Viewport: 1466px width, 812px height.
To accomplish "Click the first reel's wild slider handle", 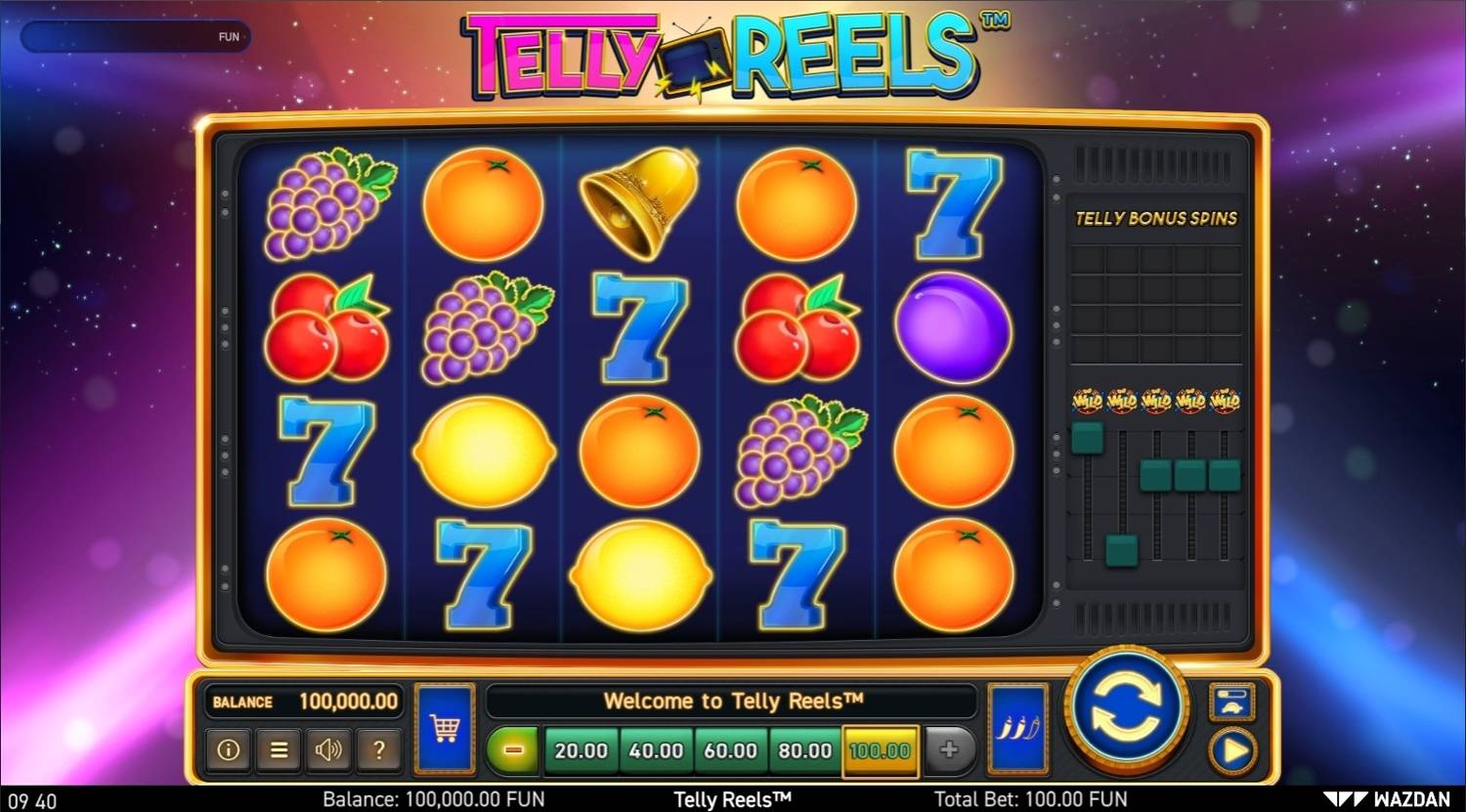I will point(1085,440).
